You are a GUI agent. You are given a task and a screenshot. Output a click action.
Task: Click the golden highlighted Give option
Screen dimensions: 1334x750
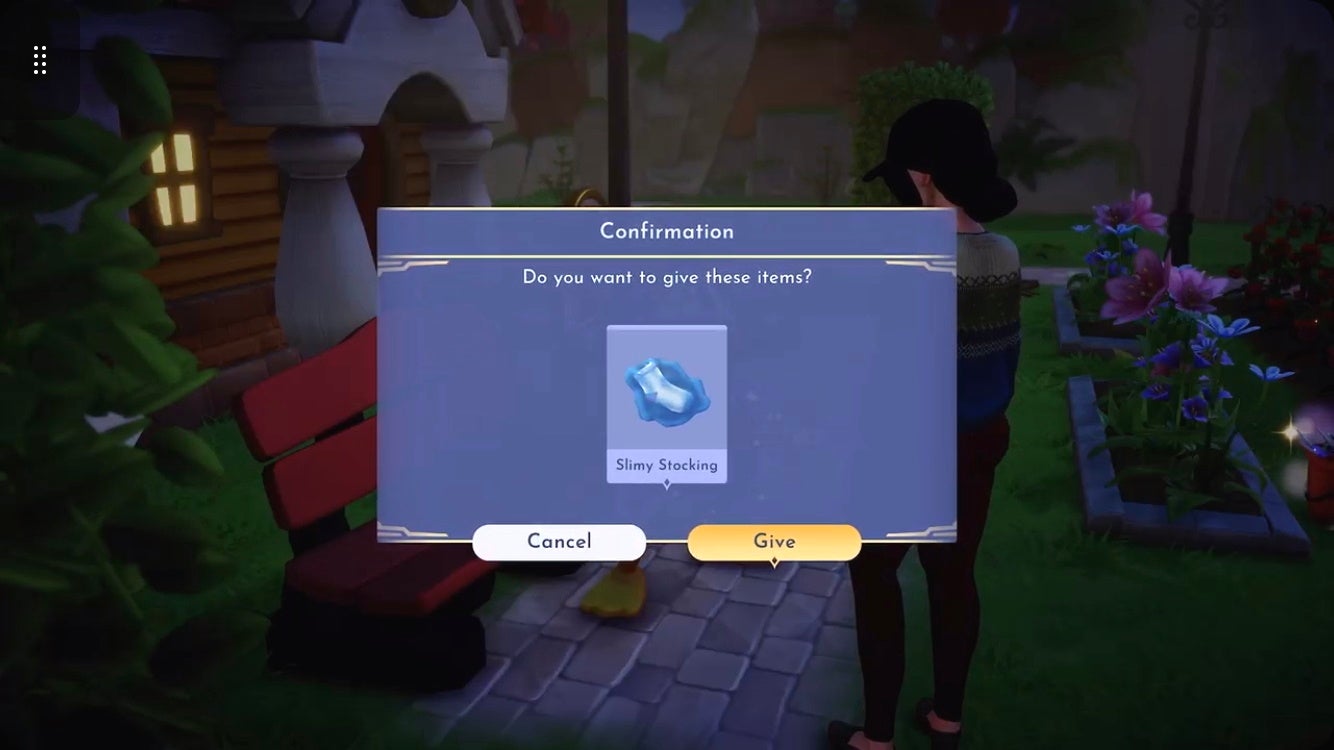(x=774, y=541)
